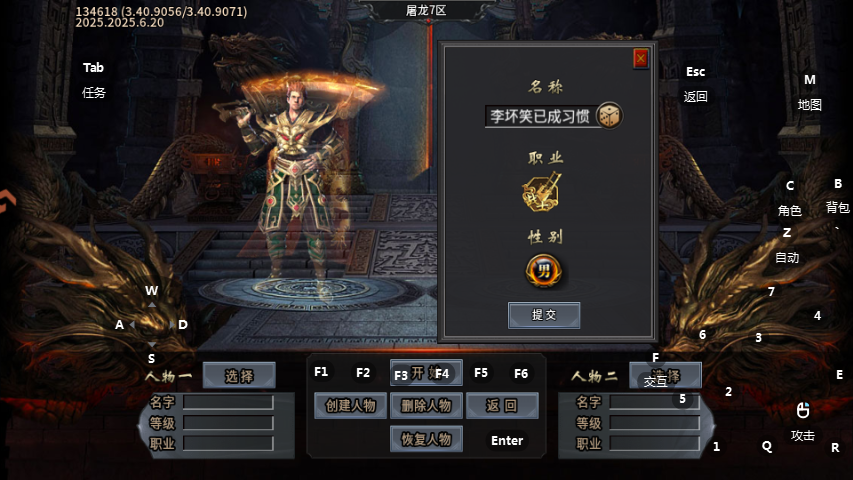Restore a character via 恢复人物
853x480 pixels.
(x=426, y=438)
